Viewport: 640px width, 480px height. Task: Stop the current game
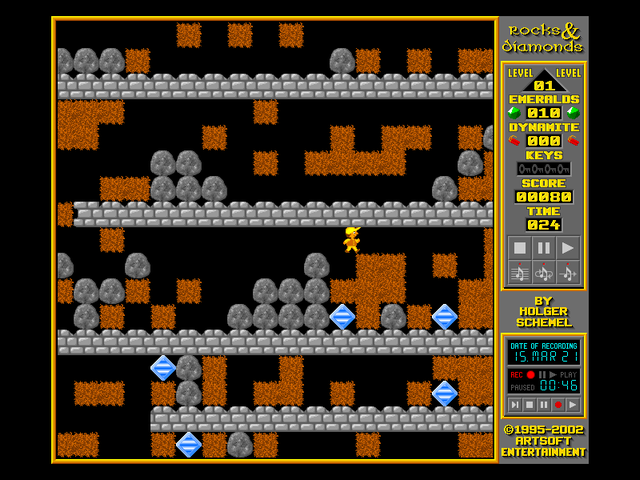point(519,248)
